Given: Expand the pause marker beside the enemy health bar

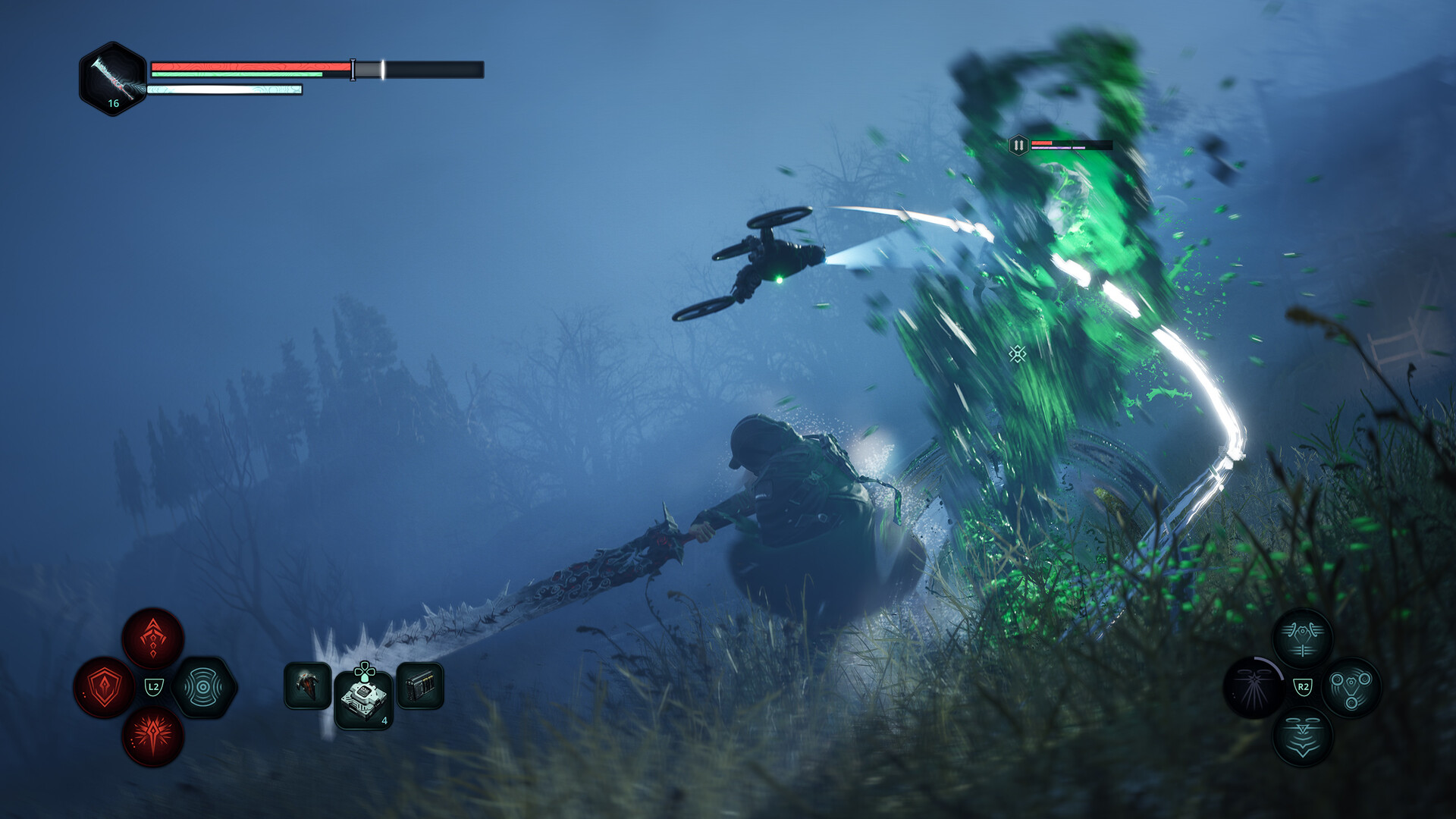Looking at the screenshot, I should 1018,144.
